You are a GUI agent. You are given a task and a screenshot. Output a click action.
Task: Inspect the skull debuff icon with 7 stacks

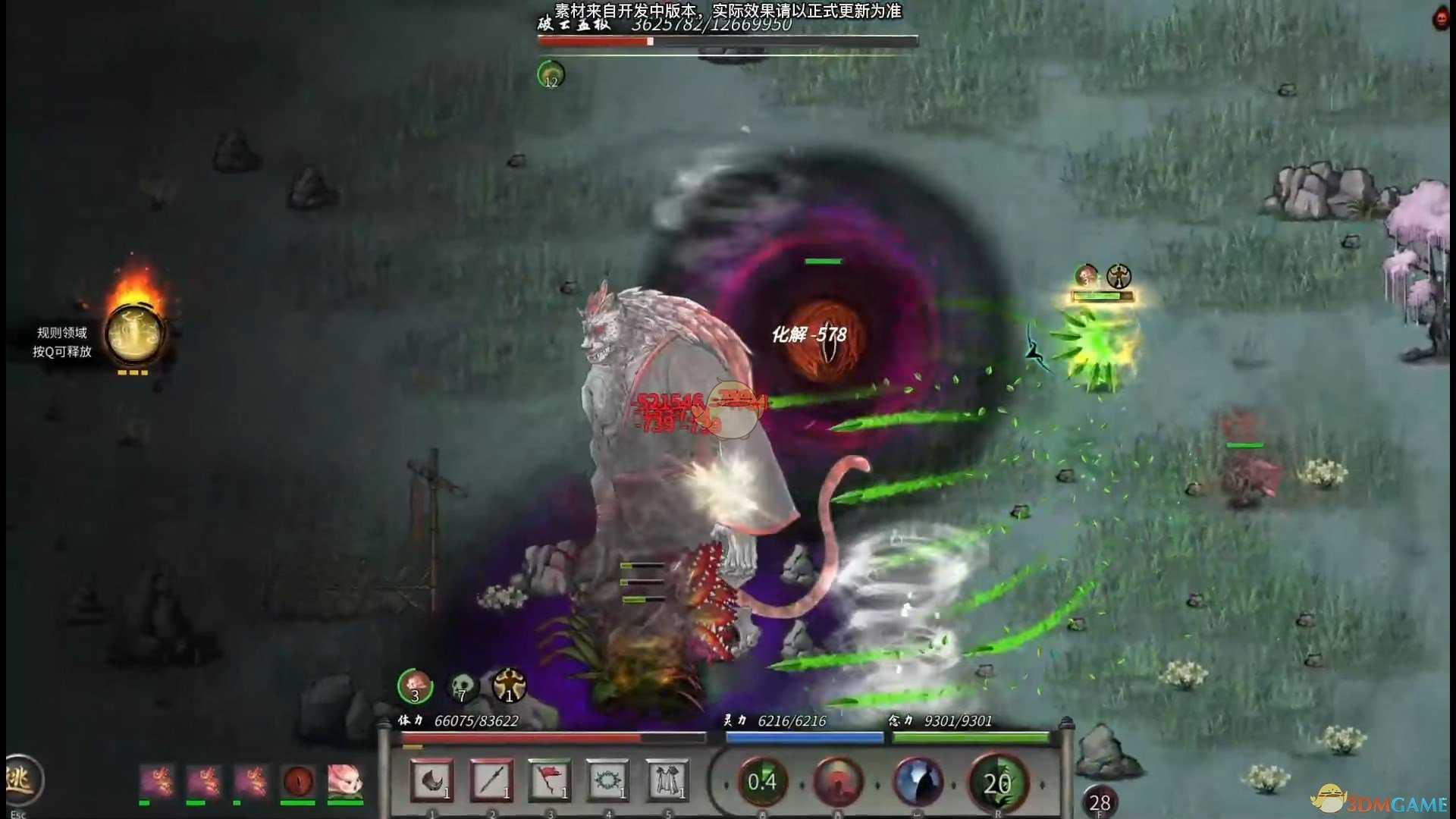[462, 687]
